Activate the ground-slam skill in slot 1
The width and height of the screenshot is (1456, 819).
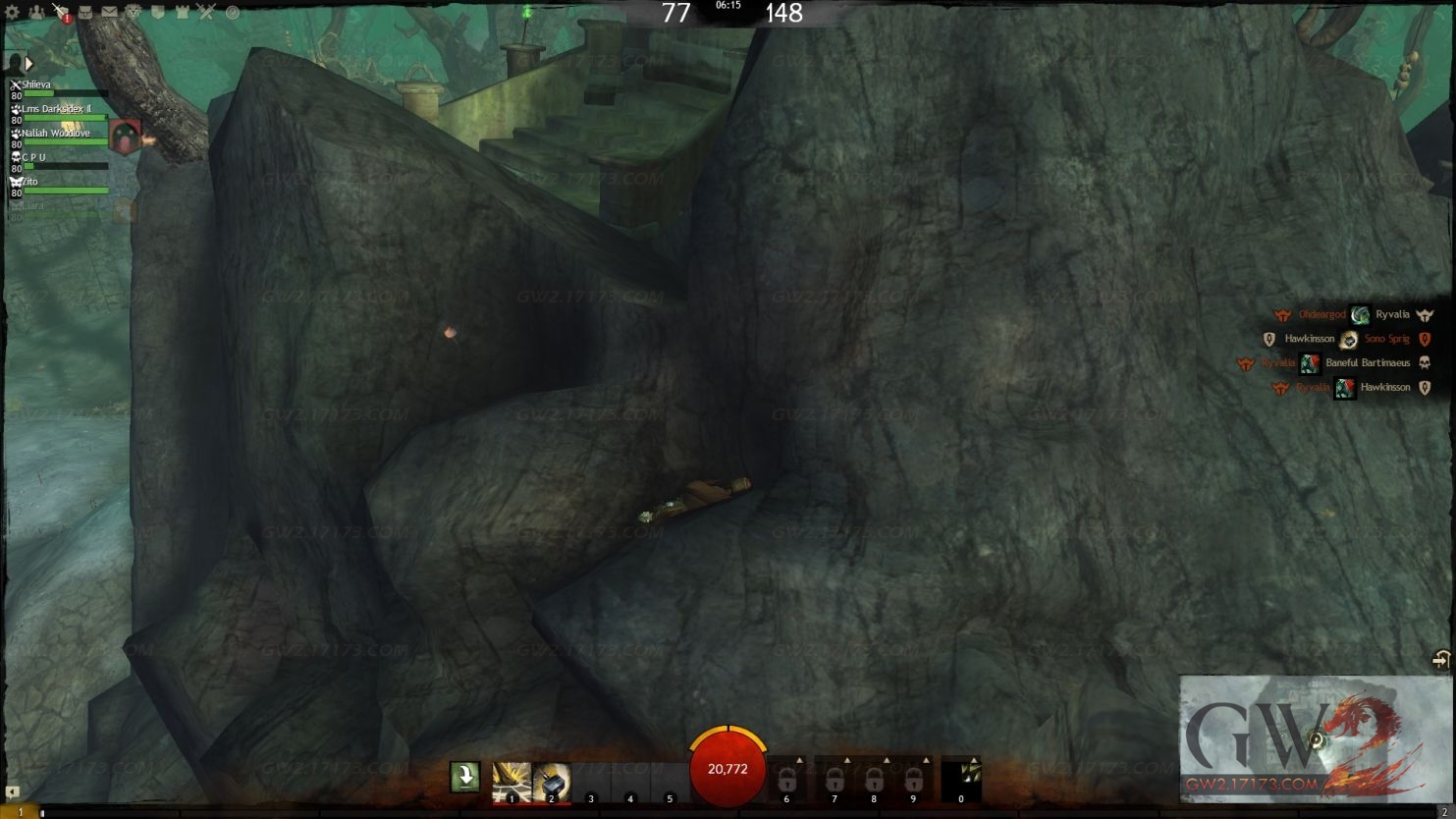tap(511, 782)
